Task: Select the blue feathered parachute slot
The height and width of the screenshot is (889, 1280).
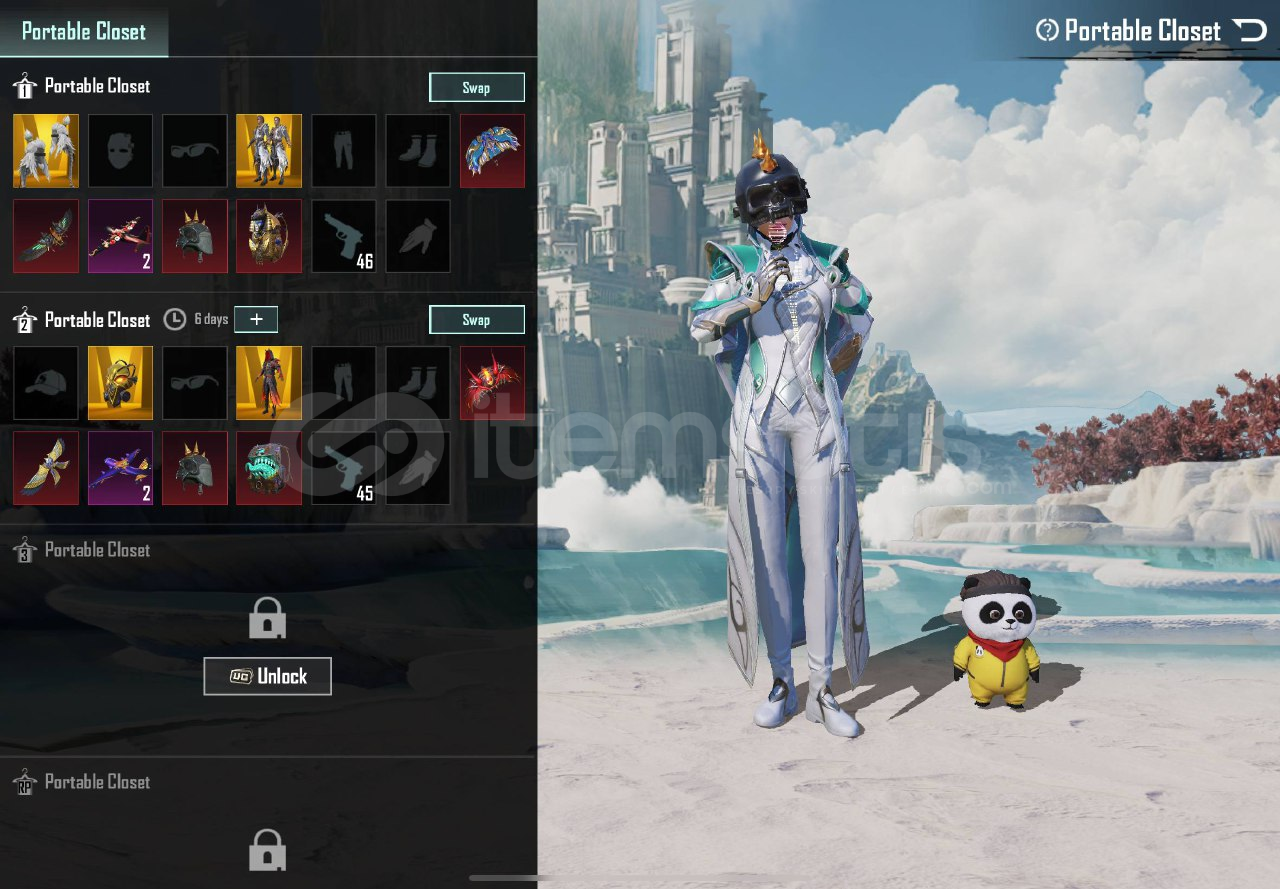Action: tap(492, 151)
